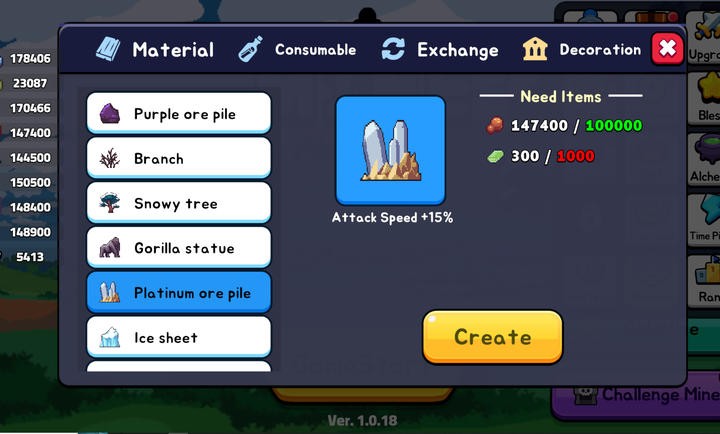Click the yellow Create button
Viewport: 720px width, 434px height.
pos(492,337)
